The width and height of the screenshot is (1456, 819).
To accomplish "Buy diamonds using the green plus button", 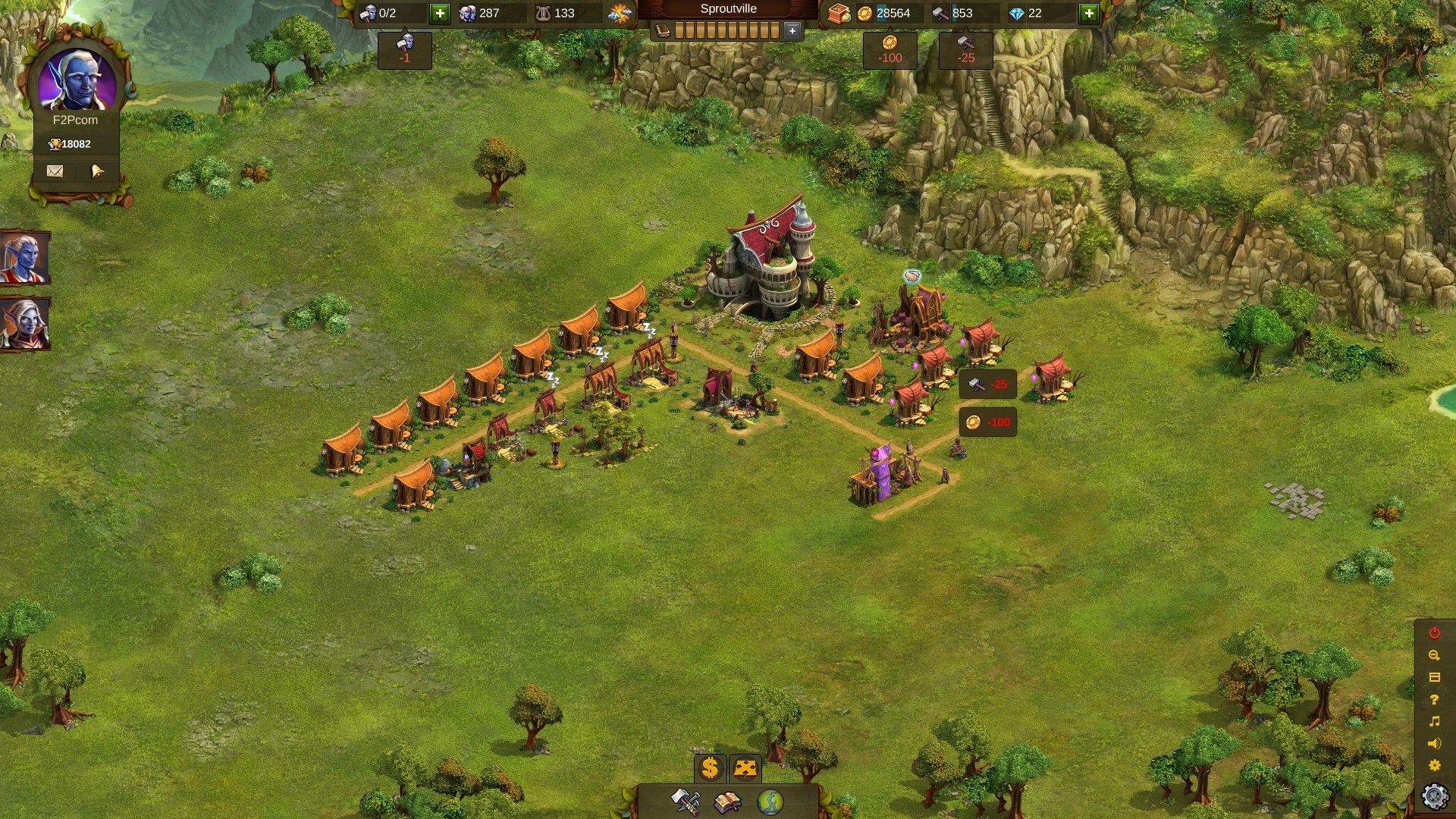I will pyautogui.click(x=1089, y=13).
